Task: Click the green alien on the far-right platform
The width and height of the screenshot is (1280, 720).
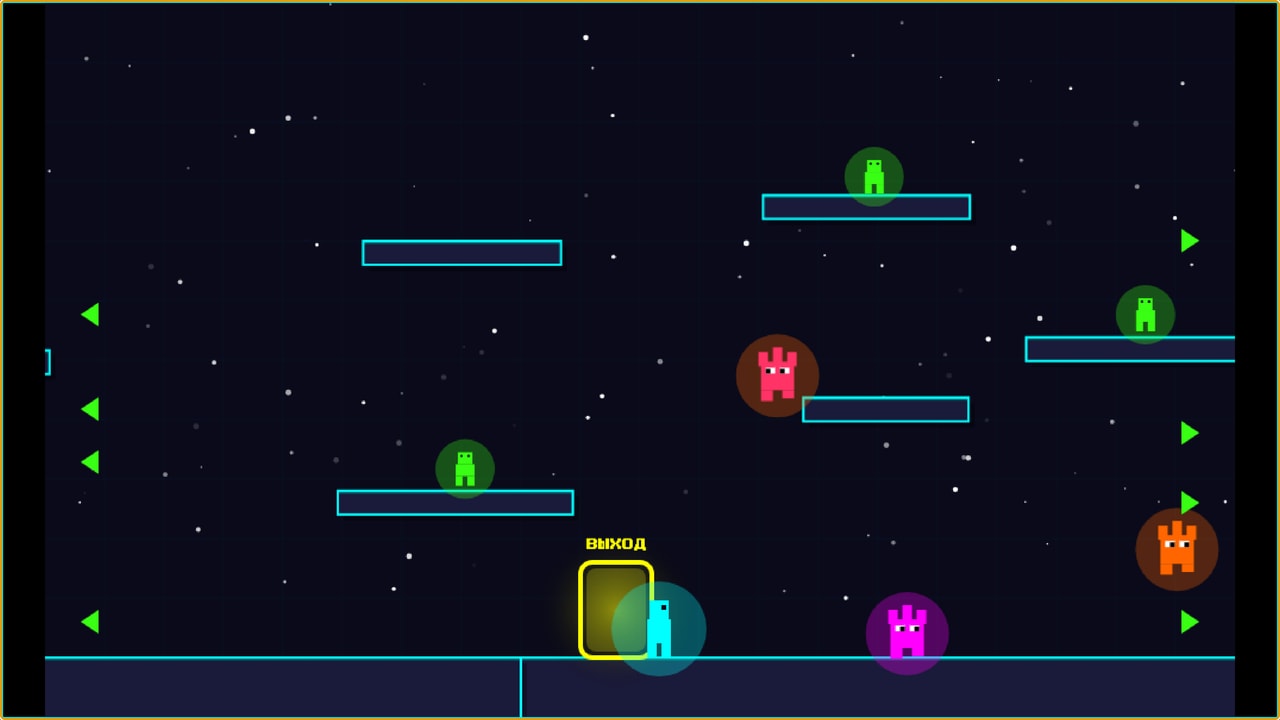Action: point(1146,315)
